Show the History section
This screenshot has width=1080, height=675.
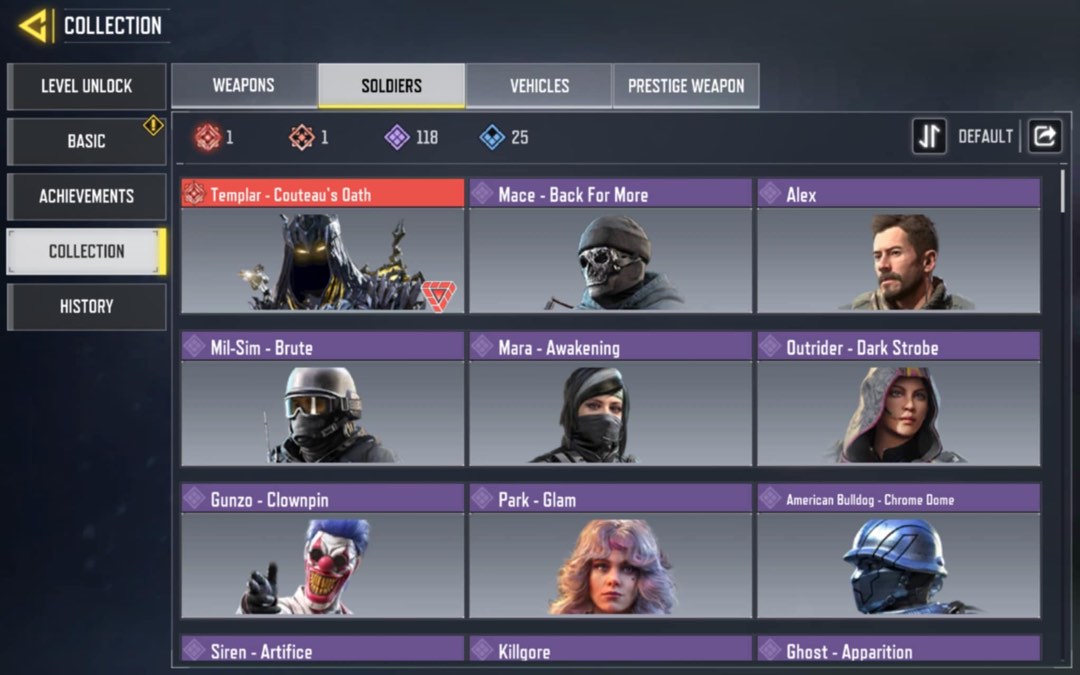86,306
